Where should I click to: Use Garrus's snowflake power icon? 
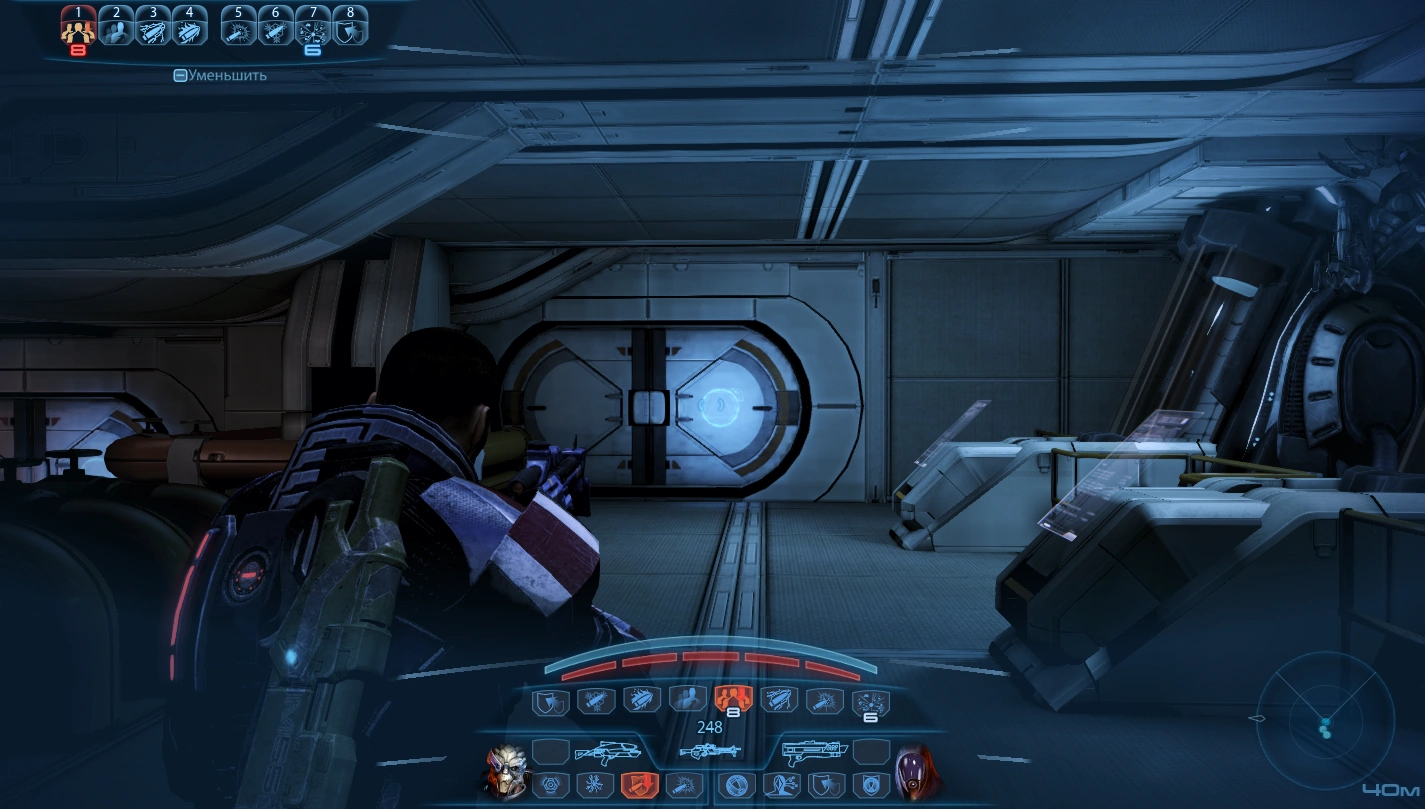pos(593,785)
